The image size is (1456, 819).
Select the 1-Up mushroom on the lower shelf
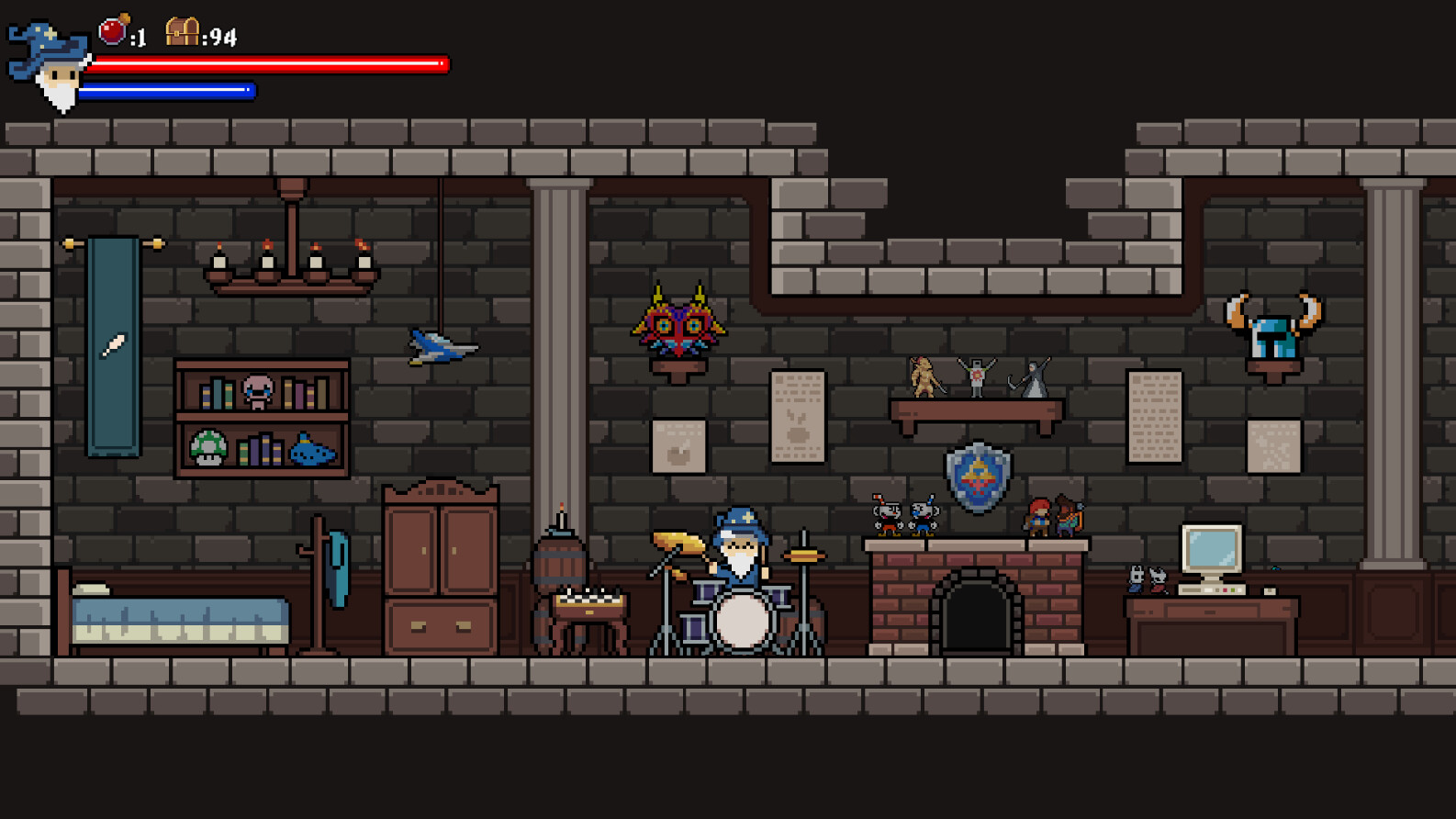click(208, 448)
